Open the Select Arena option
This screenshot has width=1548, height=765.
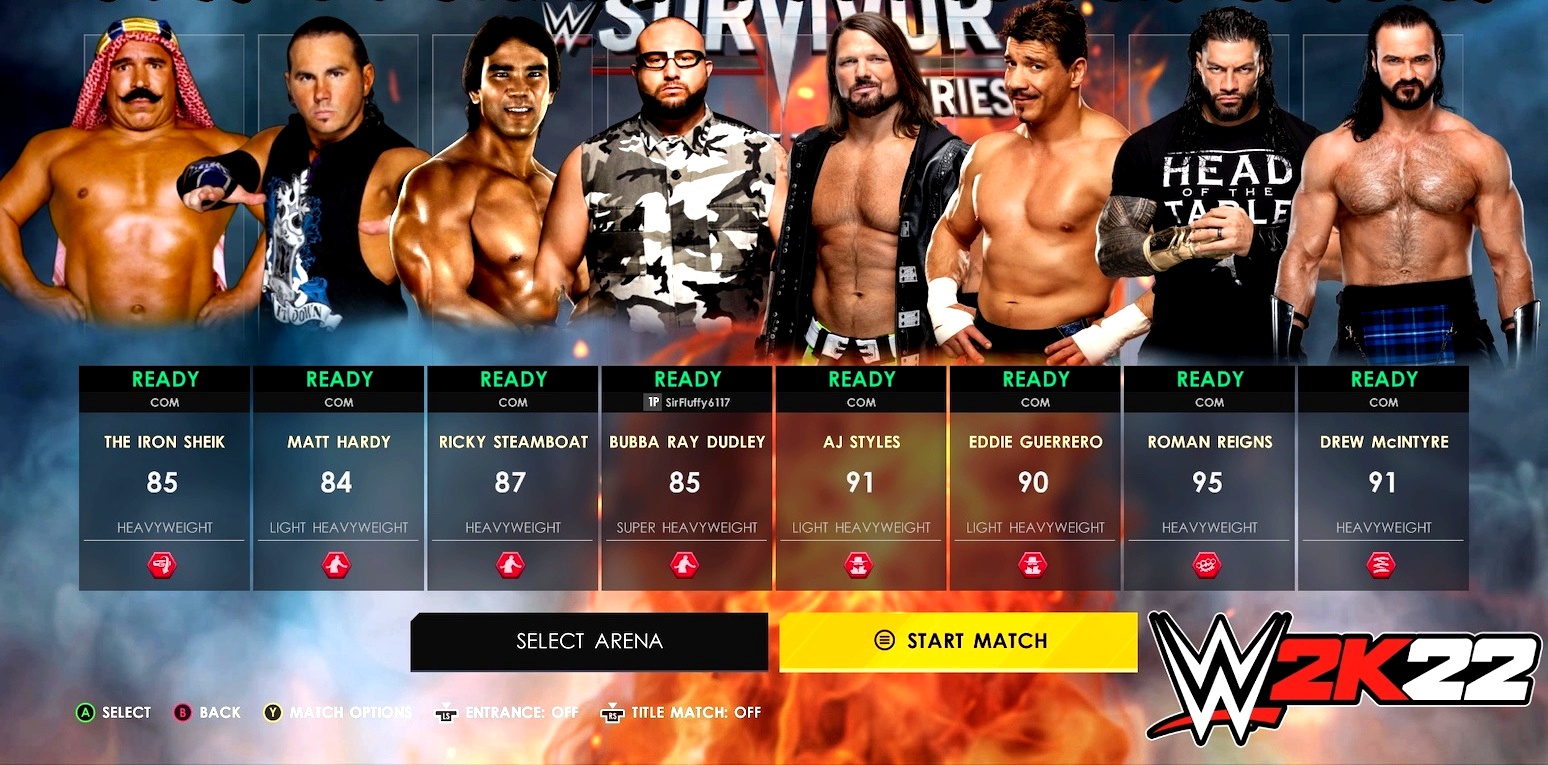click(x=589, y=641)
